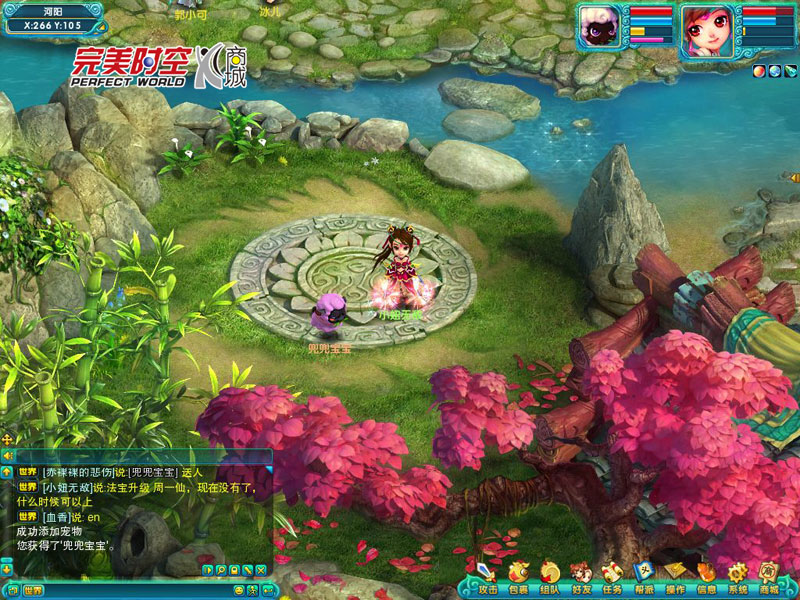The width and height of the screenshot is (800, 600).
Task: Click the chat scroll-up arrow button
Action: tap(7, 471)
